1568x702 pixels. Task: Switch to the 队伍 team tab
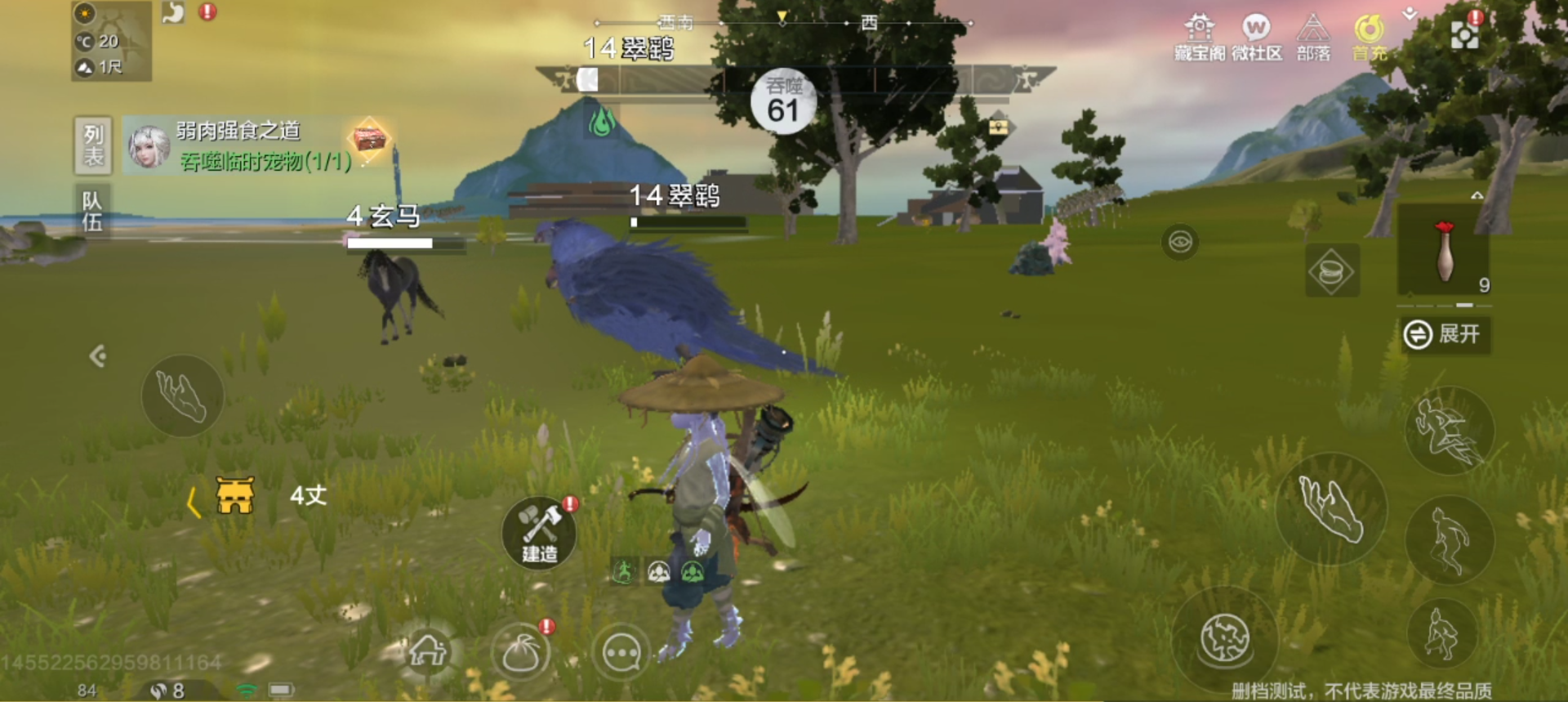tap(92, 212)
